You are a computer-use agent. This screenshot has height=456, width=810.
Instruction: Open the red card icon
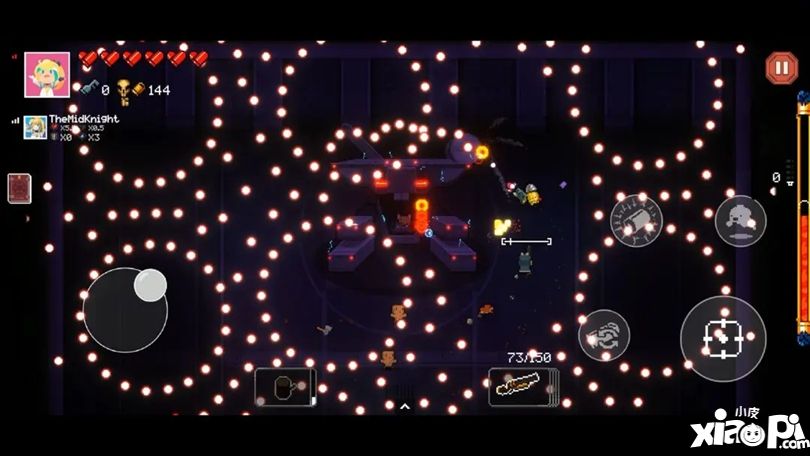(x=20, y=188)
